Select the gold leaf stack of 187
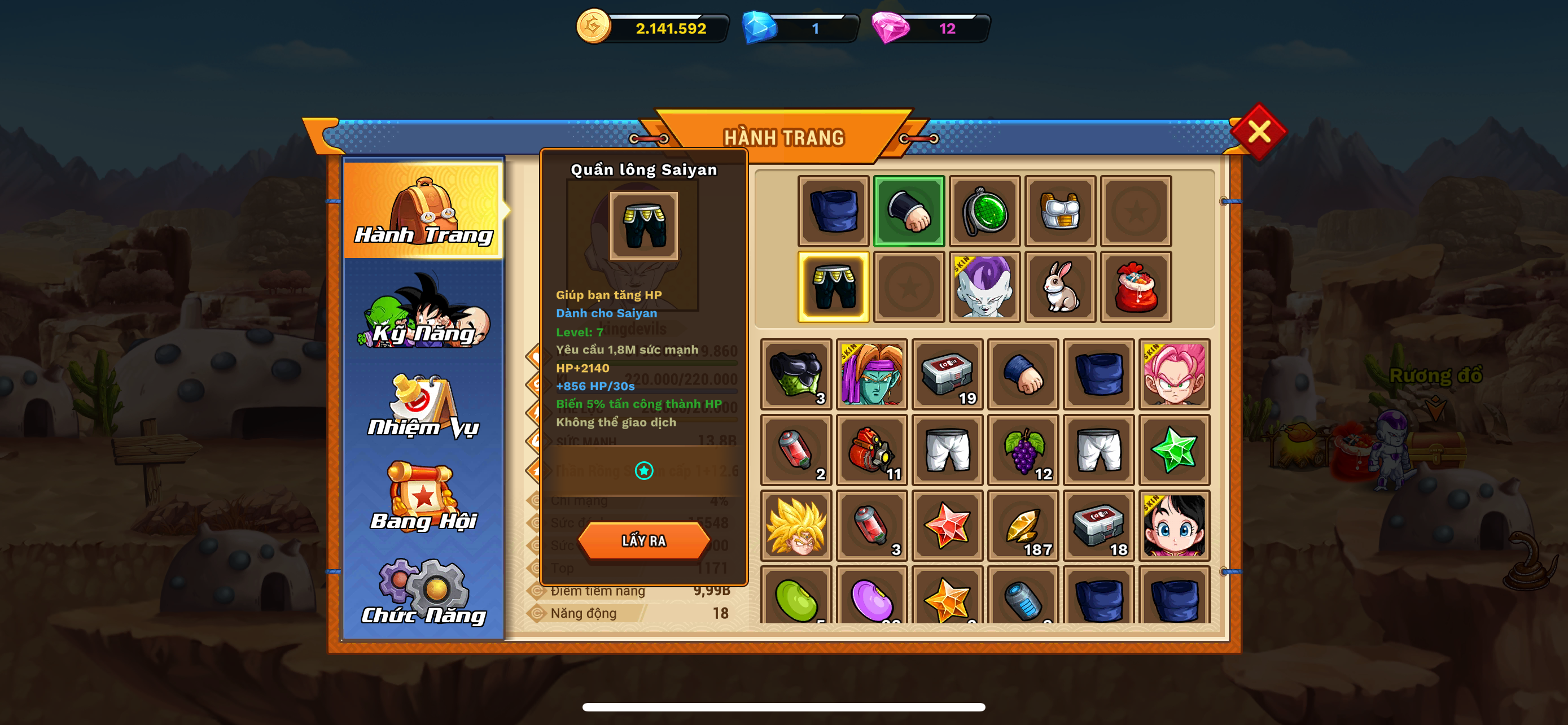 point(1023,526)
